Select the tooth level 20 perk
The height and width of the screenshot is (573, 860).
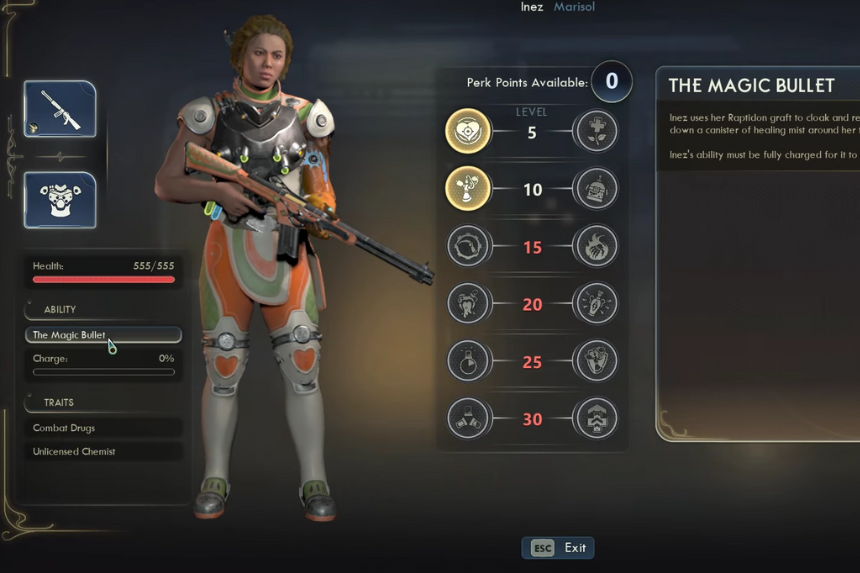pos(468,303)
